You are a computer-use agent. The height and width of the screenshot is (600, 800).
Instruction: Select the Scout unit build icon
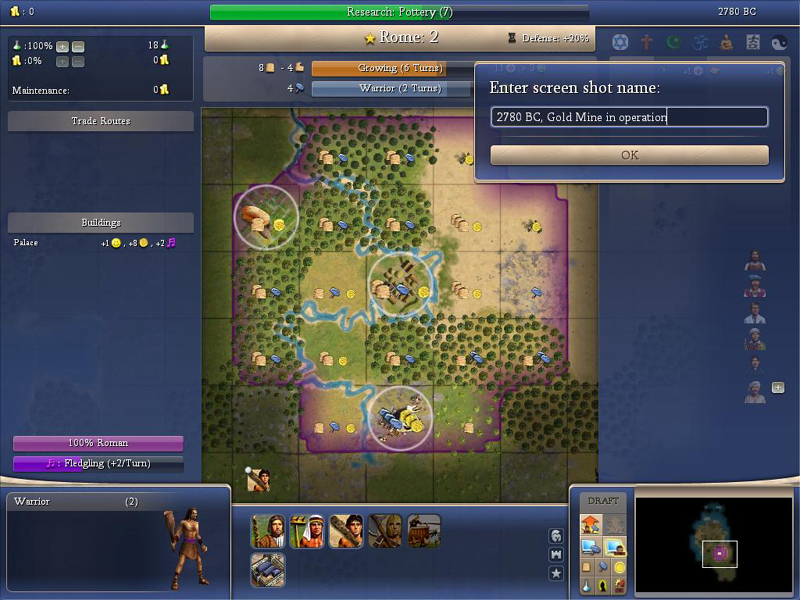pyautogui.click(x=385, y=531)
